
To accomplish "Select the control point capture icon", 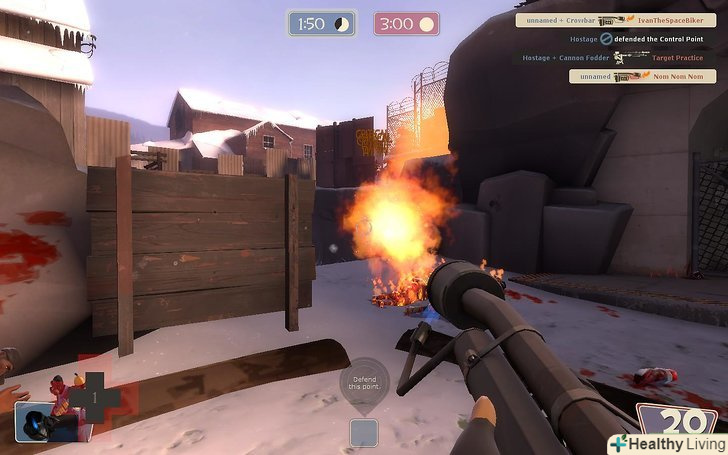I will [x=363, y=432].
